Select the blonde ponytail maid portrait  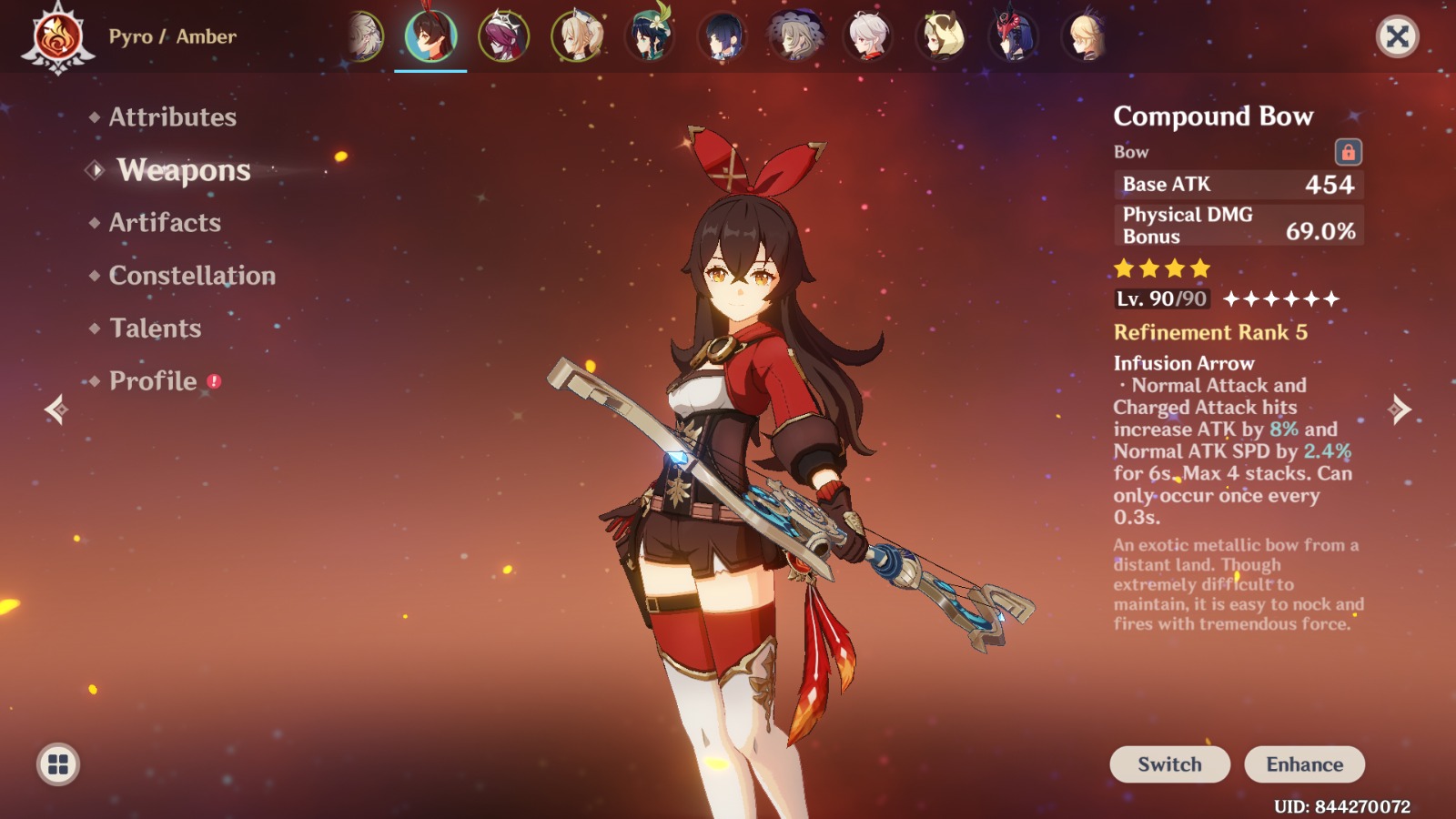pos(576,36)
